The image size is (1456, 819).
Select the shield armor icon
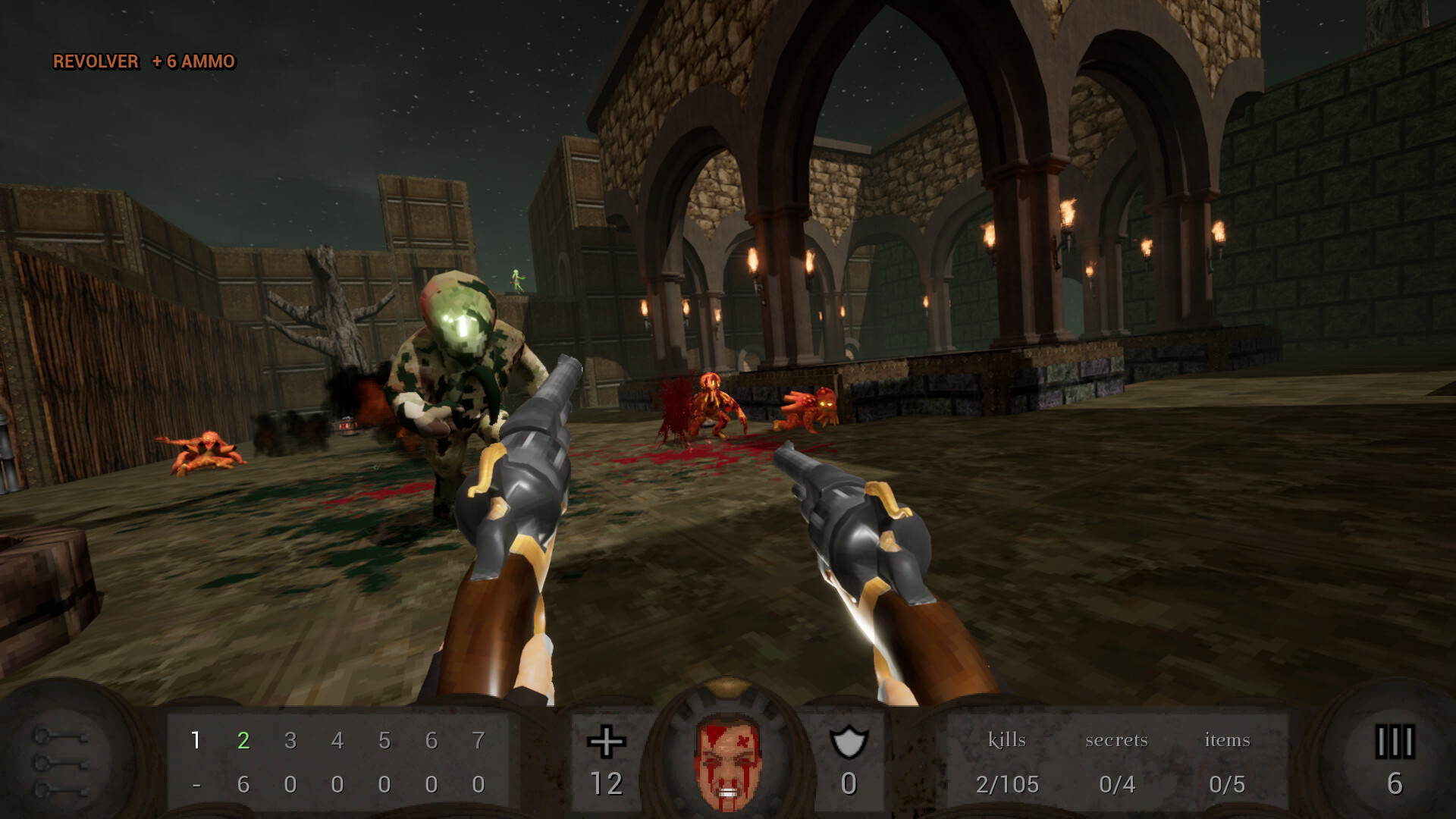[851, 740]
